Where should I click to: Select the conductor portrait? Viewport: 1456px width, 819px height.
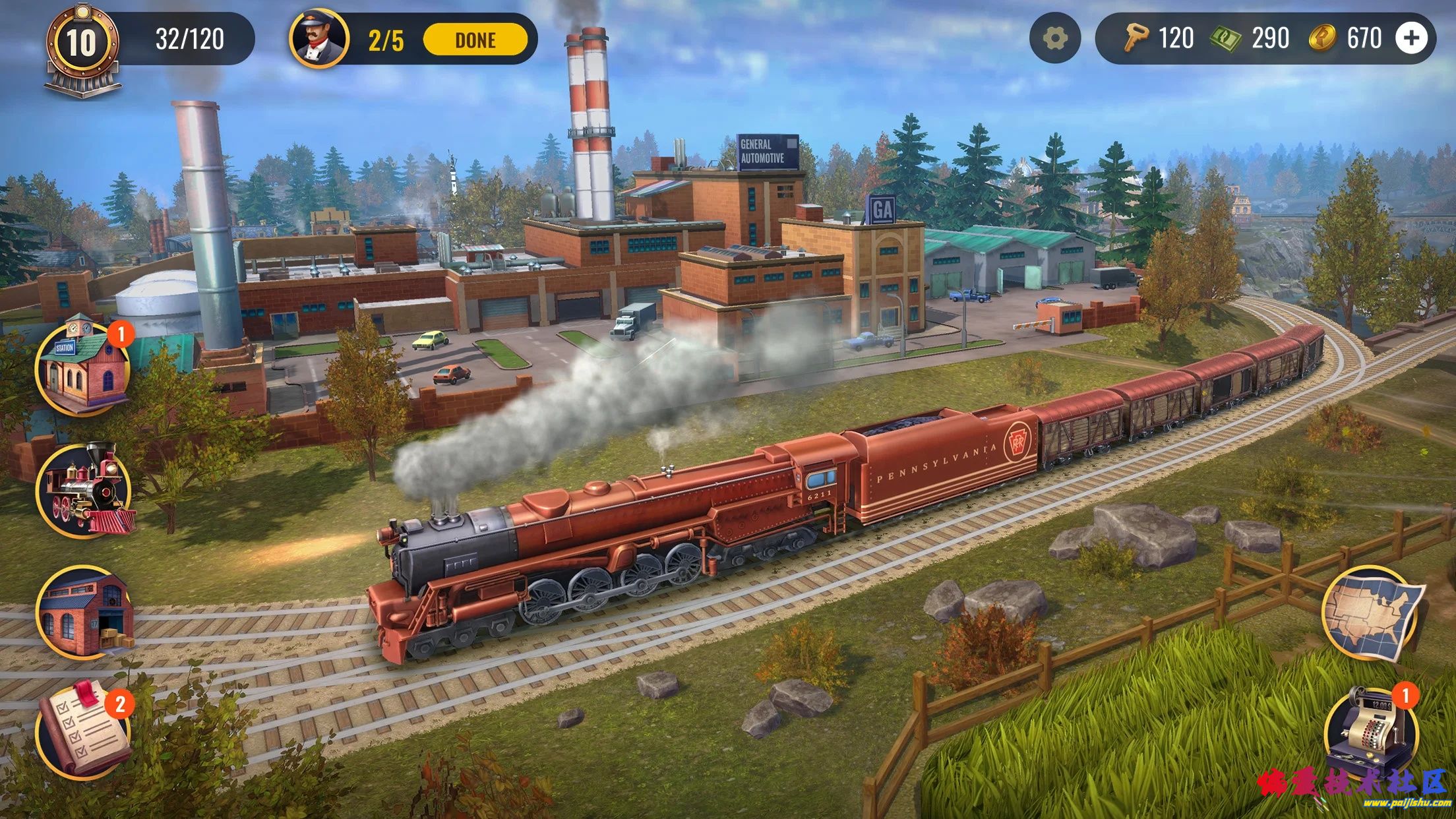[x=320, y=38]
